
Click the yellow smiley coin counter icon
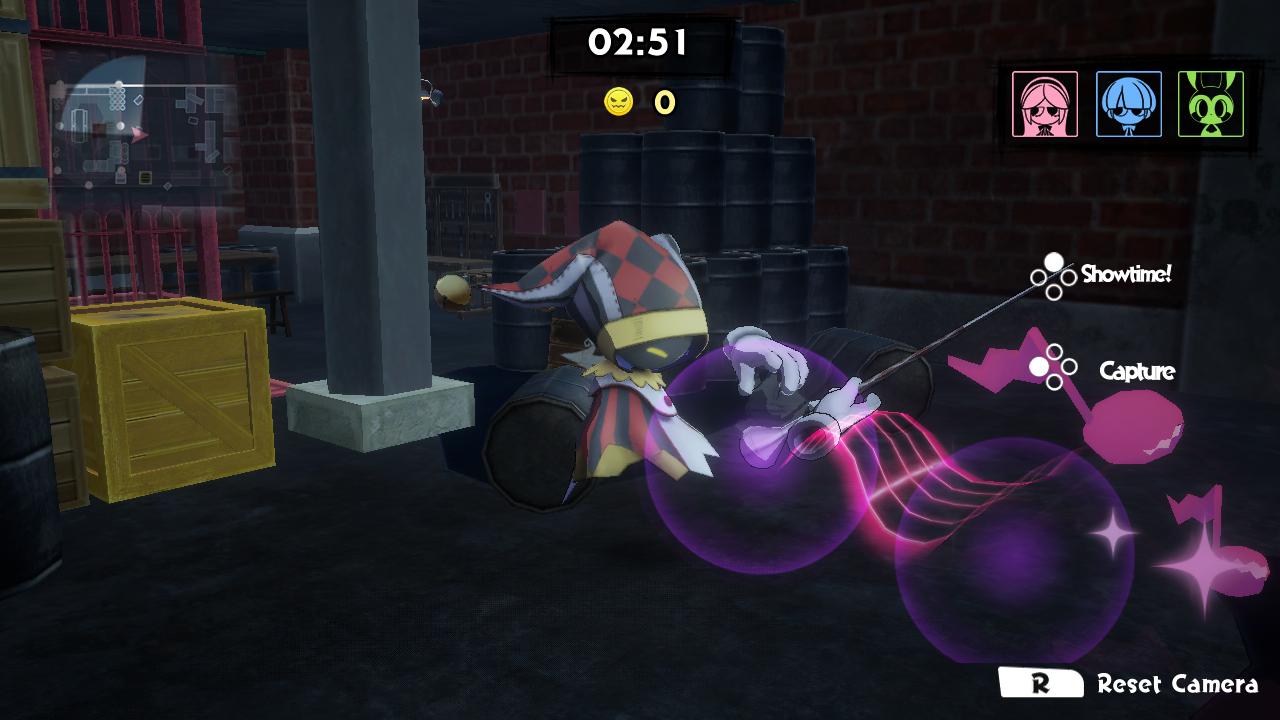coord(618,102)
